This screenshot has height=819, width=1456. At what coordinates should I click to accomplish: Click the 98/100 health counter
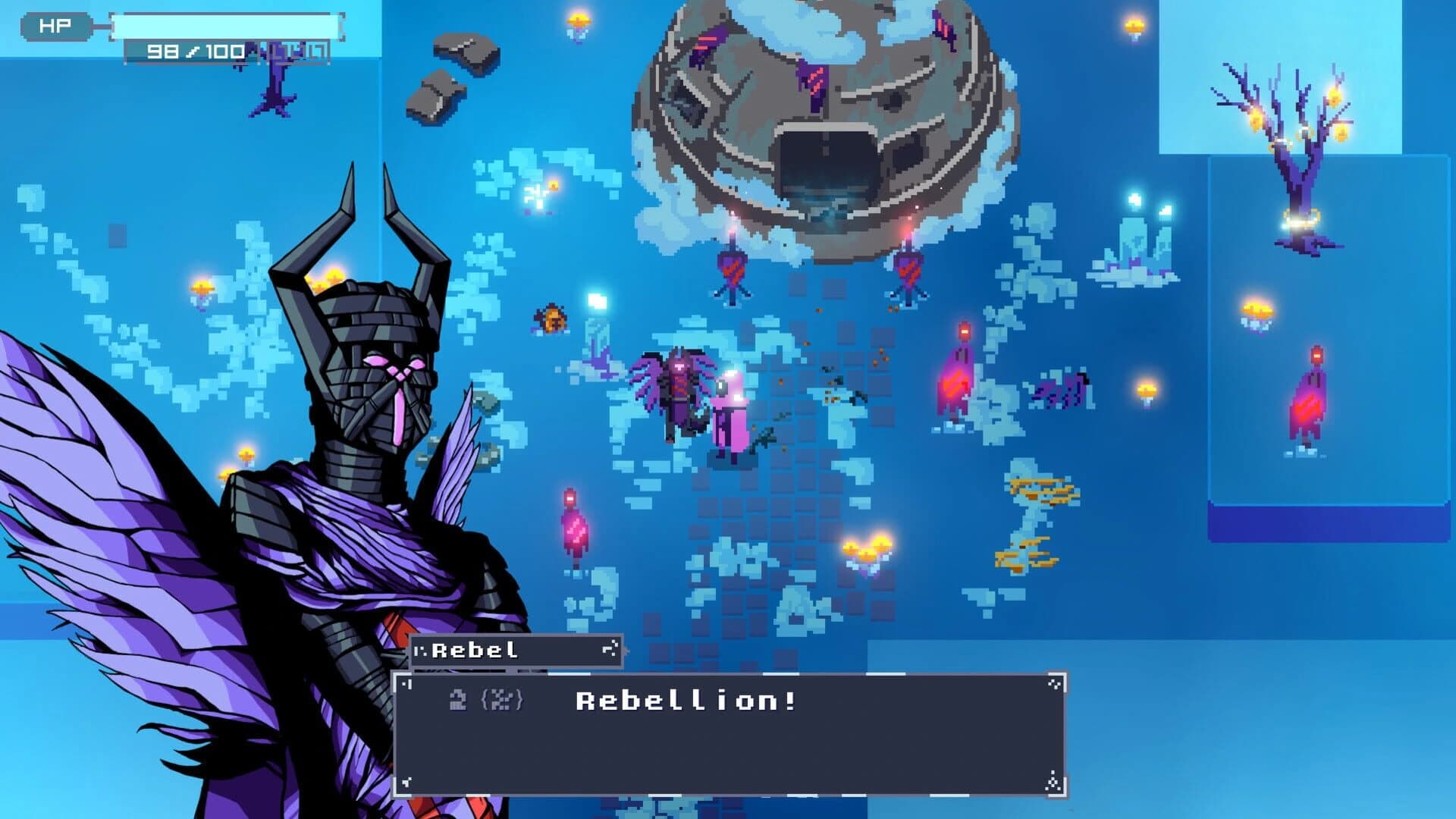click(x=192, y=53)
